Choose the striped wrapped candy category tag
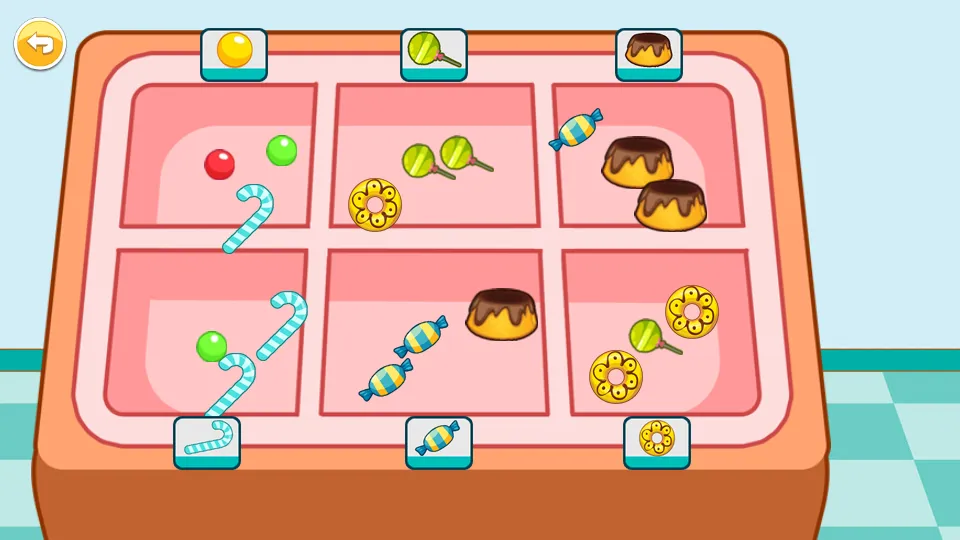Screen dimensions: 960x540 [438, 440]
